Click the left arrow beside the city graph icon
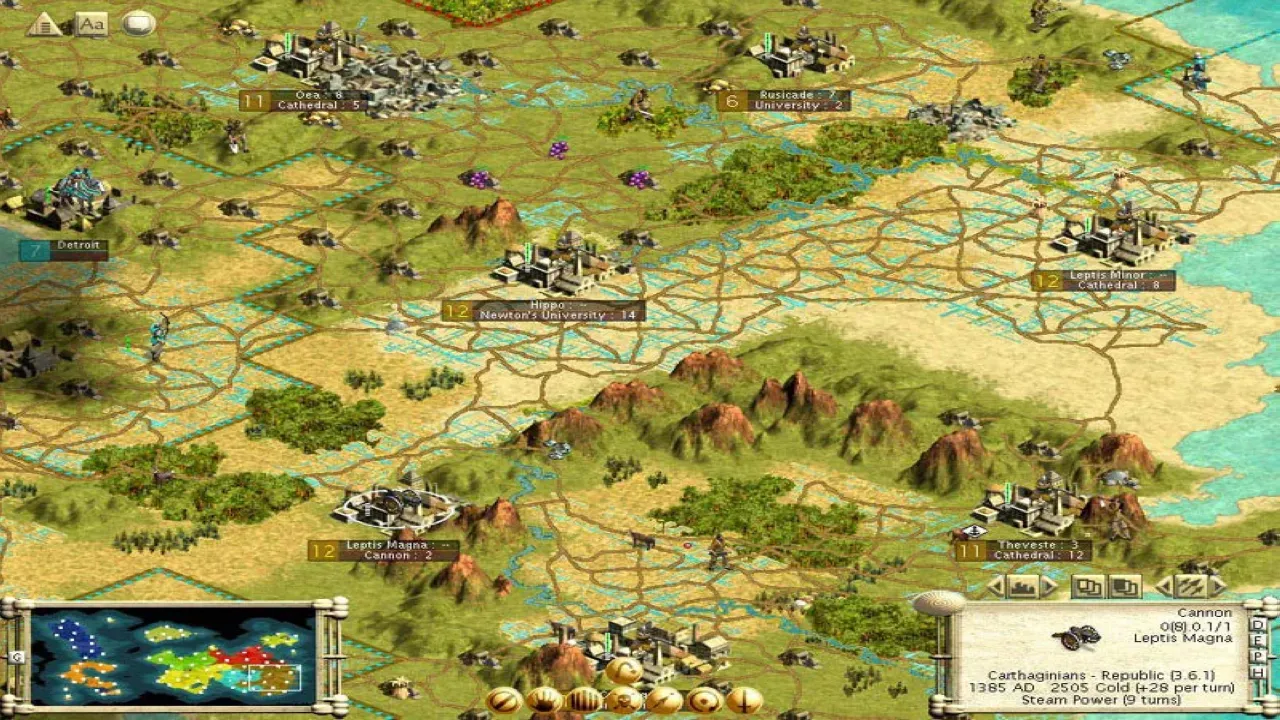The width and height of the screenshot is (1280, 720). coord(994,587)
